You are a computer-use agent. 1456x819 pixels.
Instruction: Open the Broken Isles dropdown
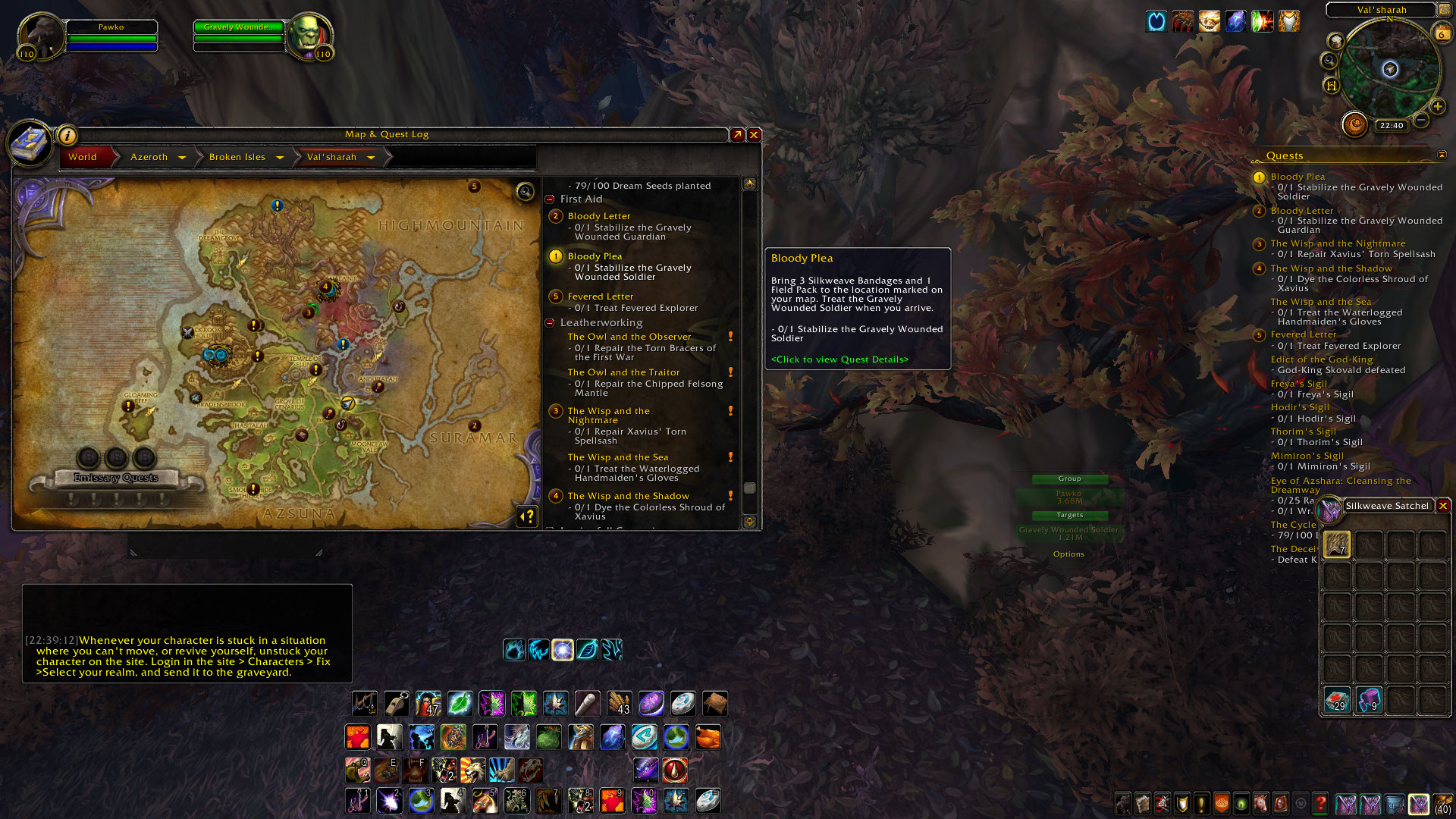click(x=280, y=157)
